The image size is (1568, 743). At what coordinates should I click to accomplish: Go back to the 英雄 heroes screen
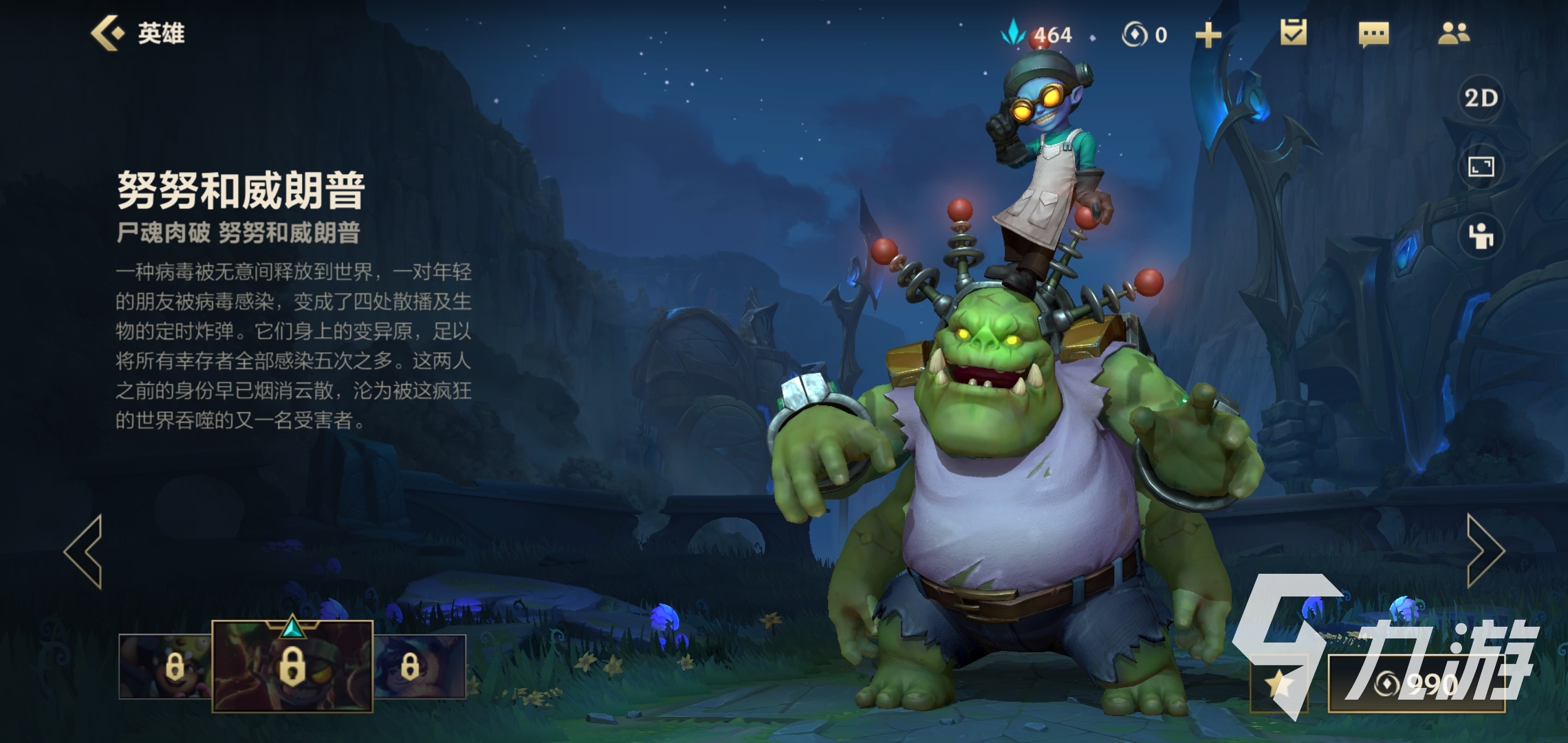click(138, 34)
